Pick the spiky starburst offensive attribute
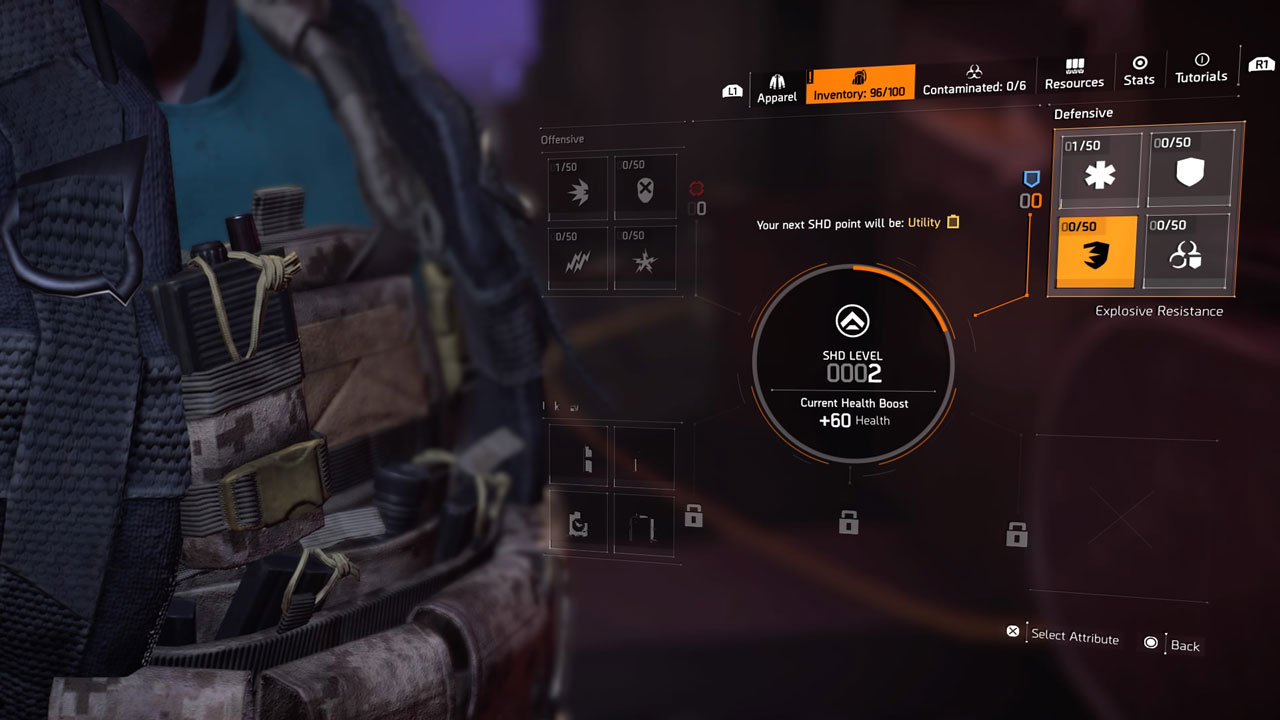This screenshot has width=1280, height=720. [x=645, y=259]
